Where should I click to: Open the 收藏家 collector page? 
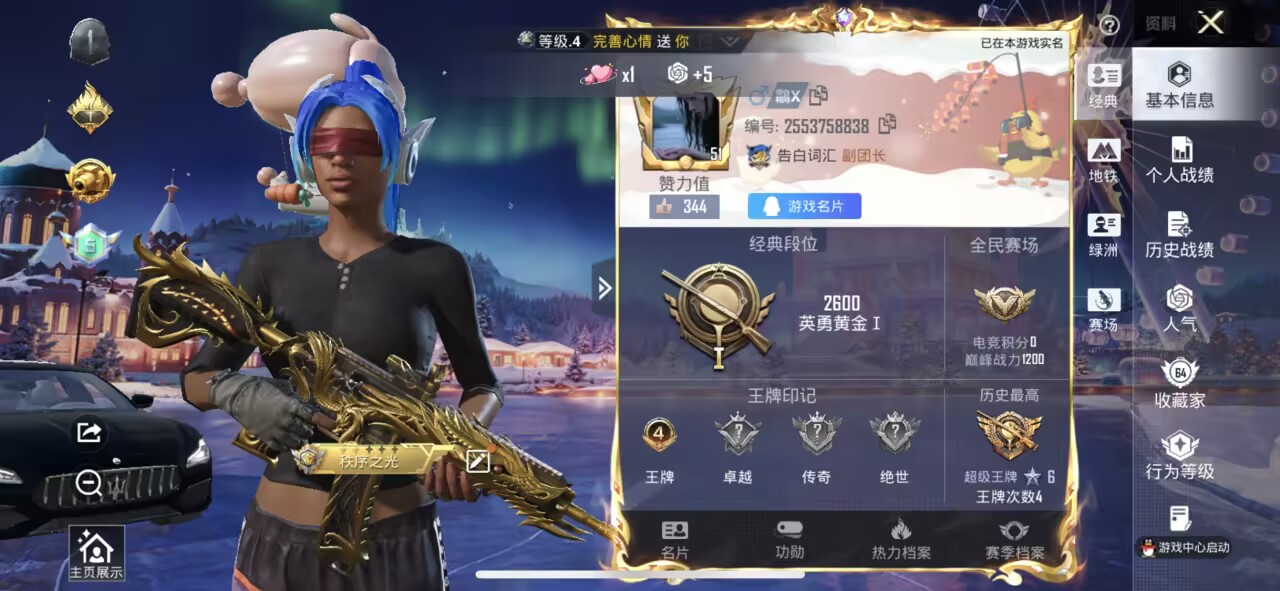1179,385
